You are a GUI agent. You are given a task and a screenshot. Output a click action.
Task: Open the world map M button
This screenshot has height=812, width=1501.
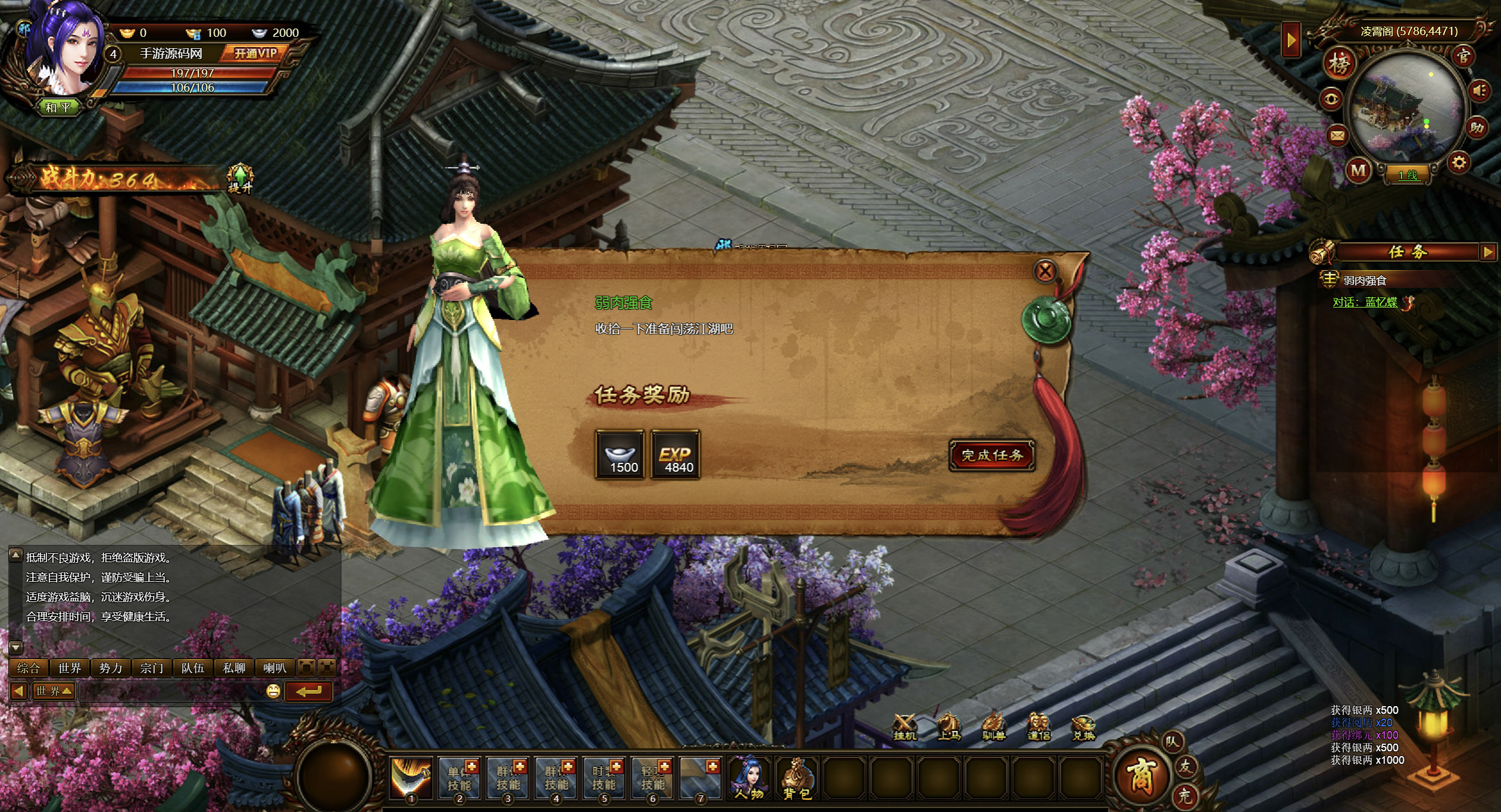point(1358,171)
